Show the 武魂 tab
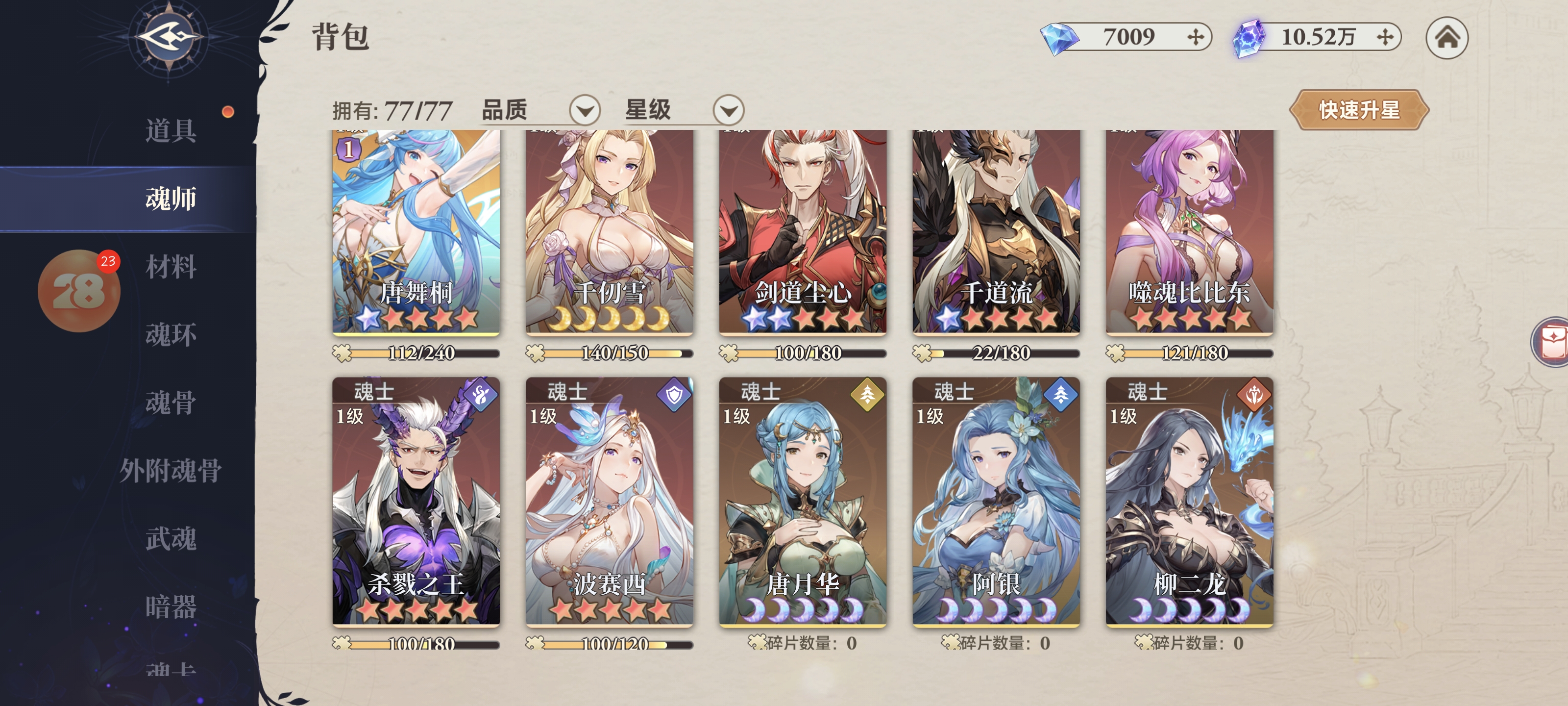The width and height of the screenshot is (1568, 706). coord(171,539)
